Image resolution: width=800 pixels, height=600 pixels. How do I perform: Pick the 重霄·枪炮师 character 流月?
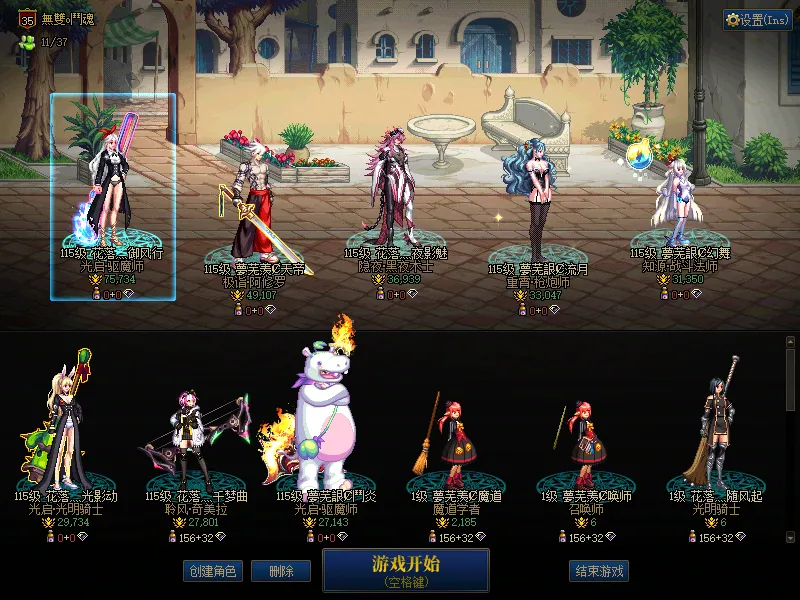pos(538,210)
